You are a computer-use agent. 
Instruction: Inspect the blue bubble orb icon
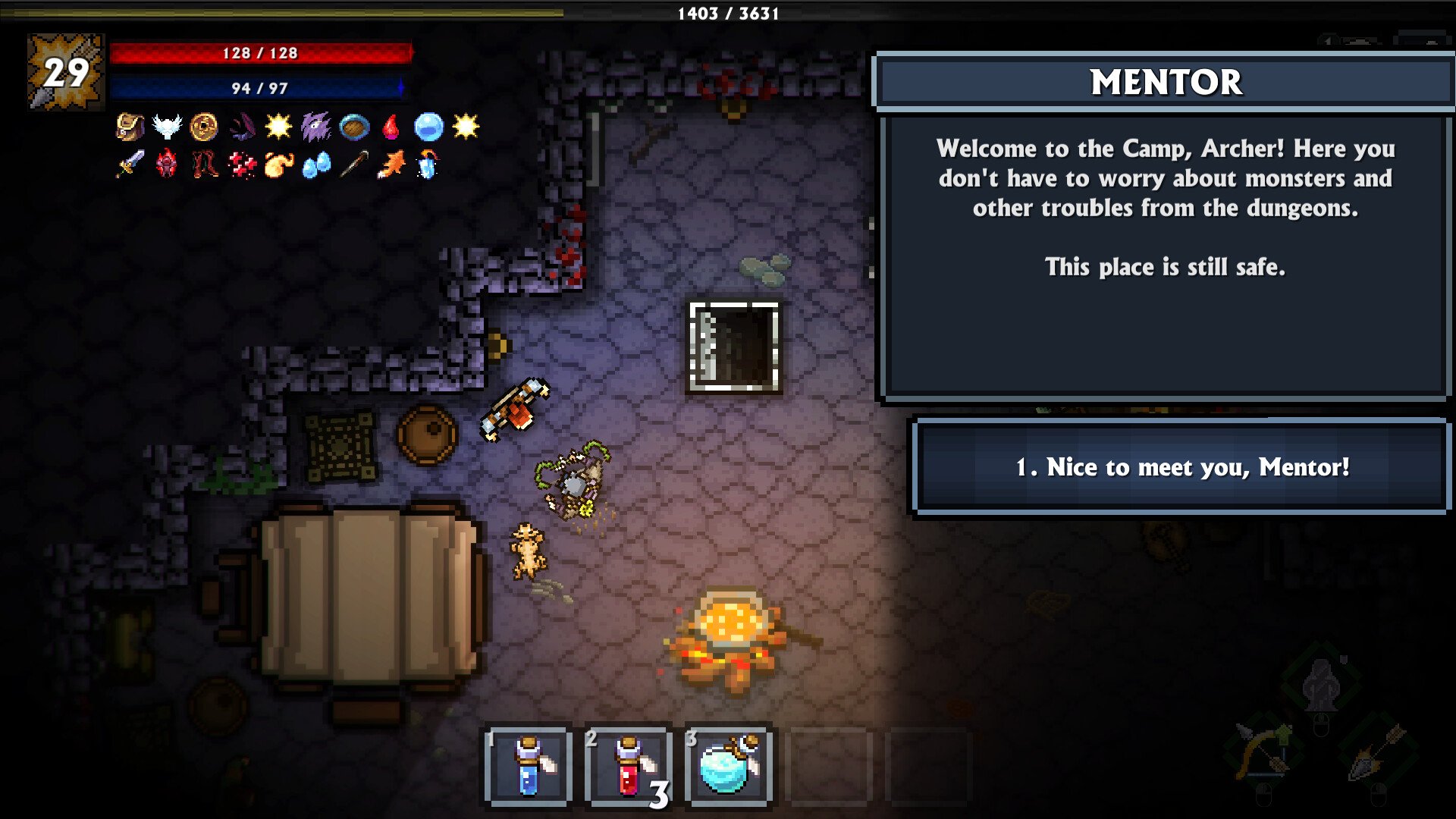pyautogui.click(x=428, y=127)
